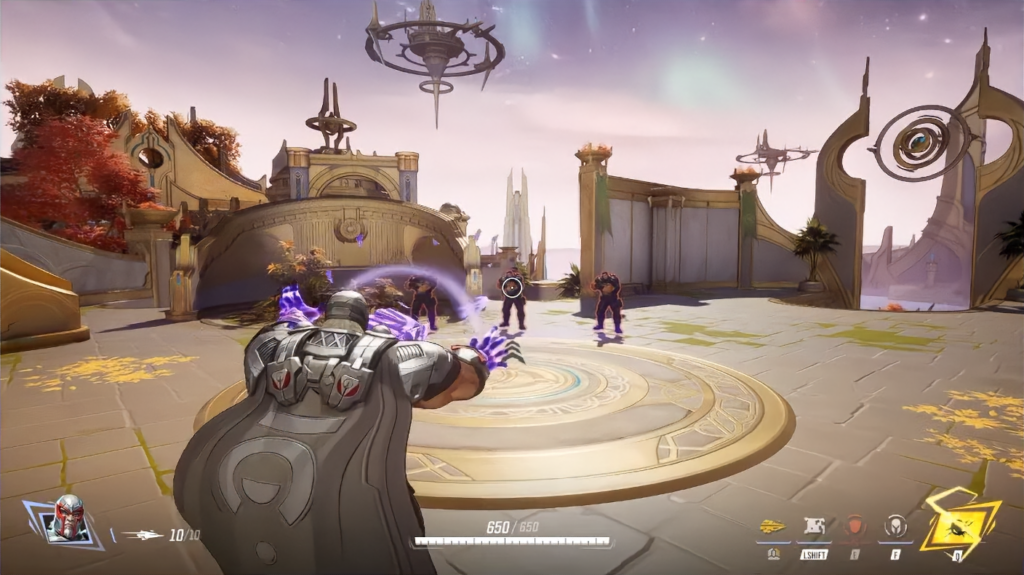Trigger the yellow lightning ultimate icon
Image resolution: width=1024 pixels, height=575 pixels.
point(956,522)
